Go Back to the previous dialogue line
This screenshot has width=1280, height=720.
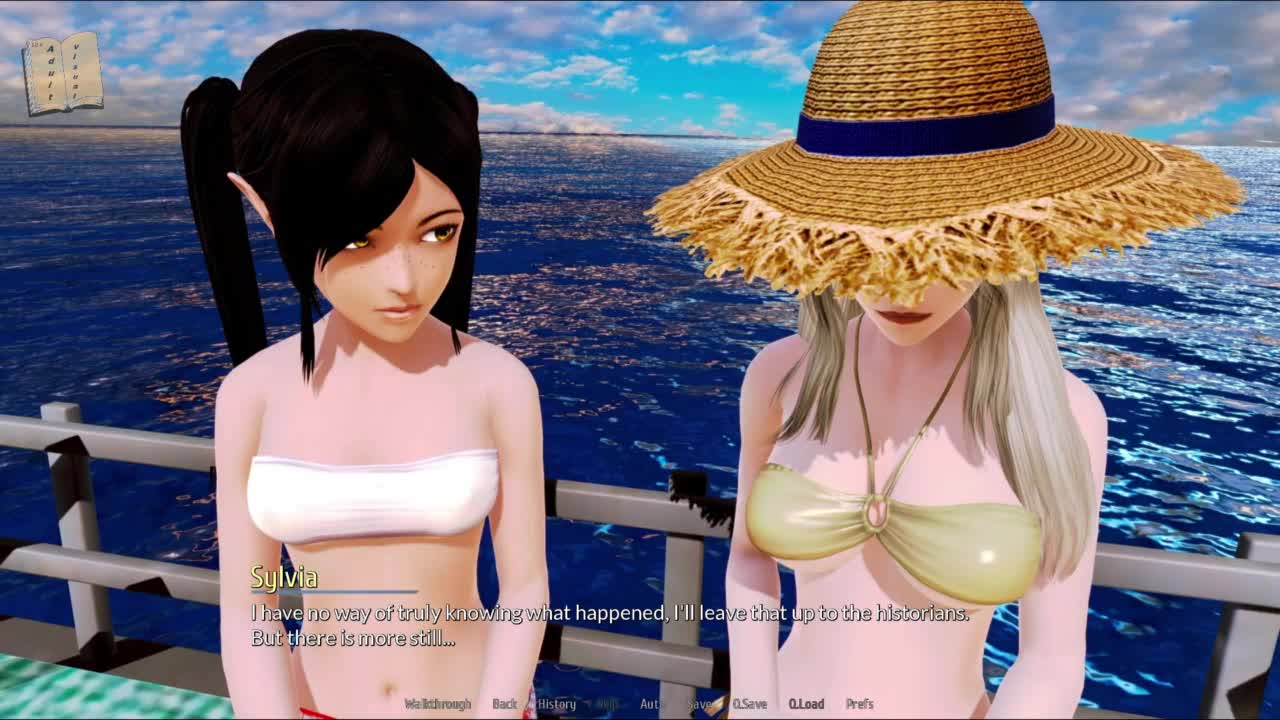(x=505, y=704)
